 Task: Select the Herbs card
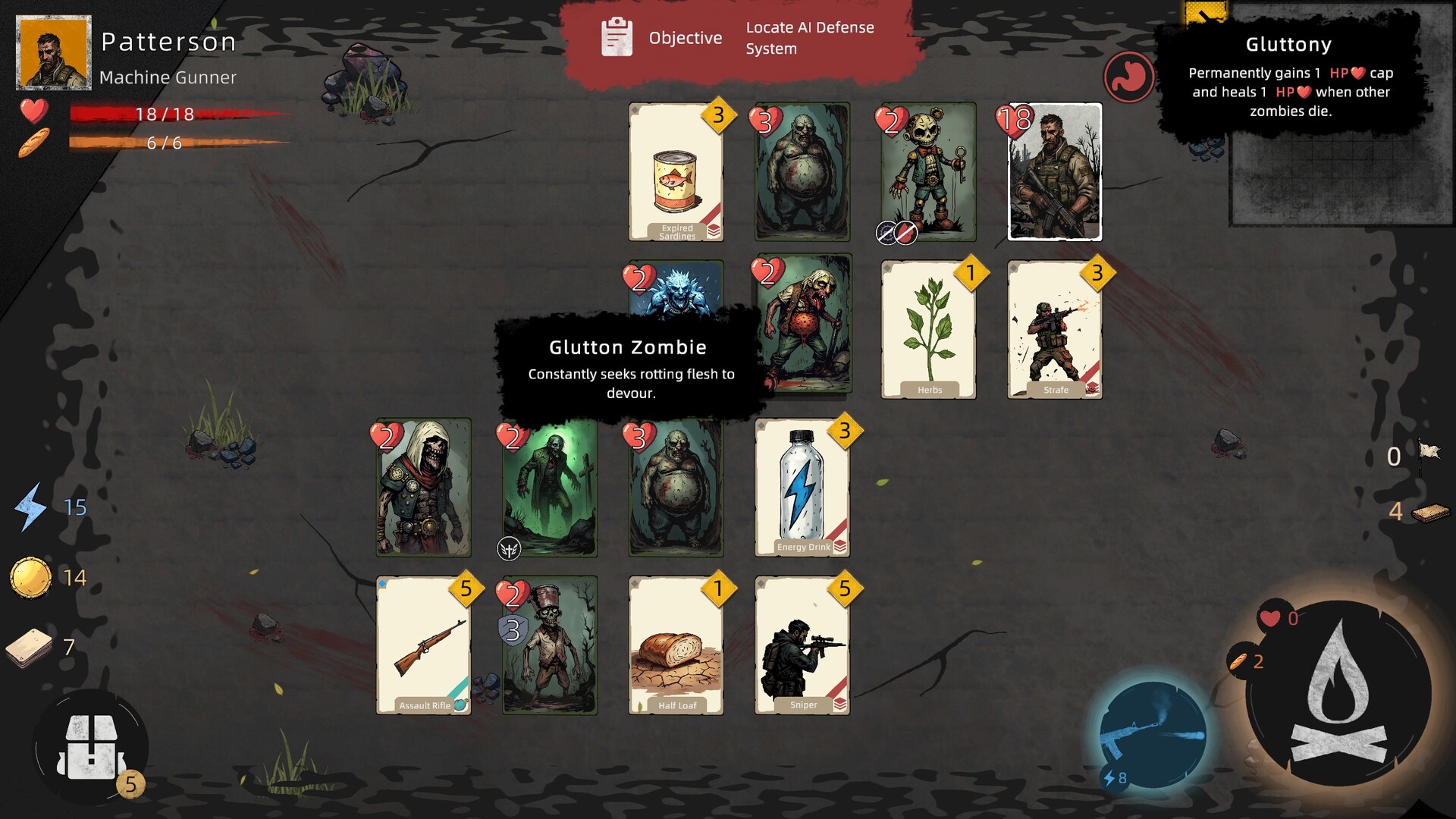tap(929, 328)
